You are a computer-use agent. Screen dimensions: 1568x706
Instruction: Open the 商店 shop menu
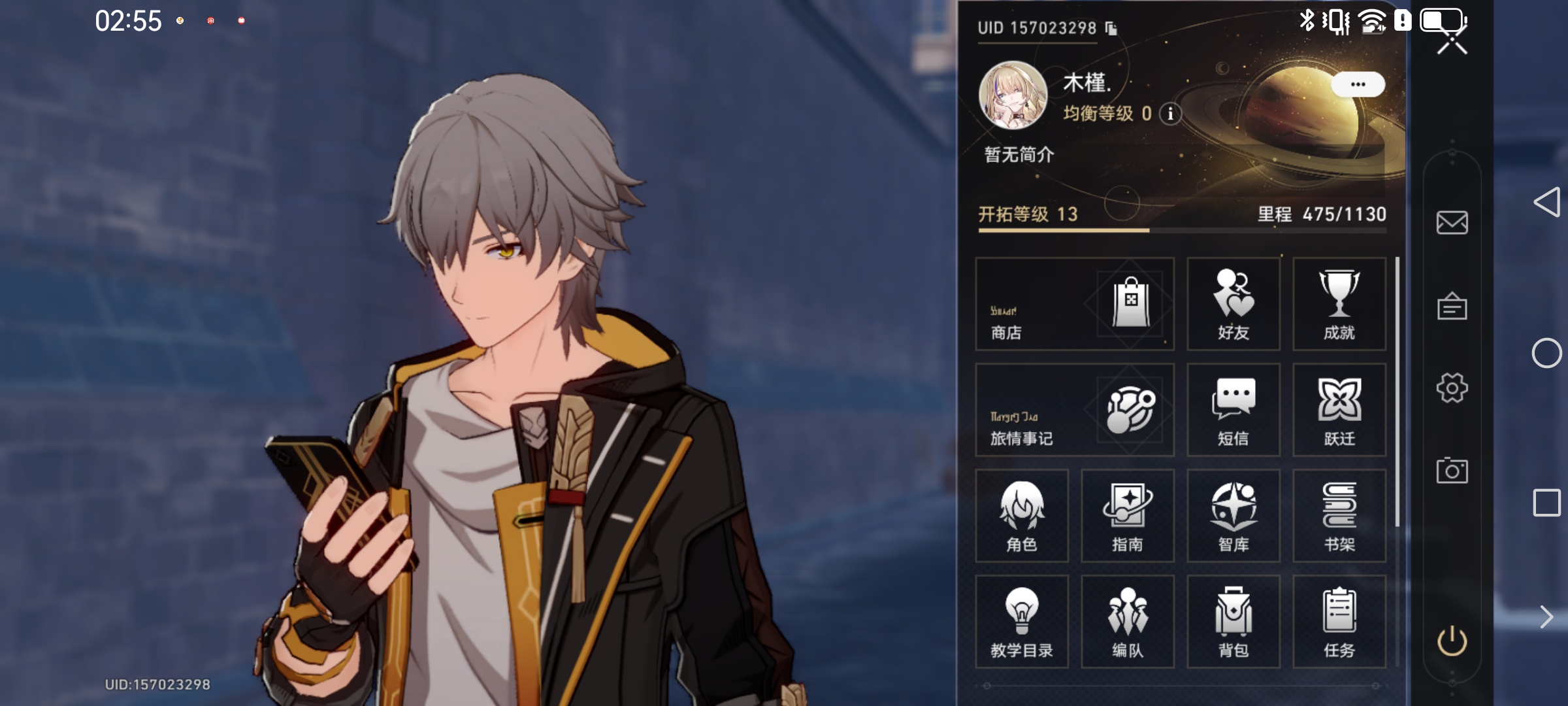(1075, 304)
